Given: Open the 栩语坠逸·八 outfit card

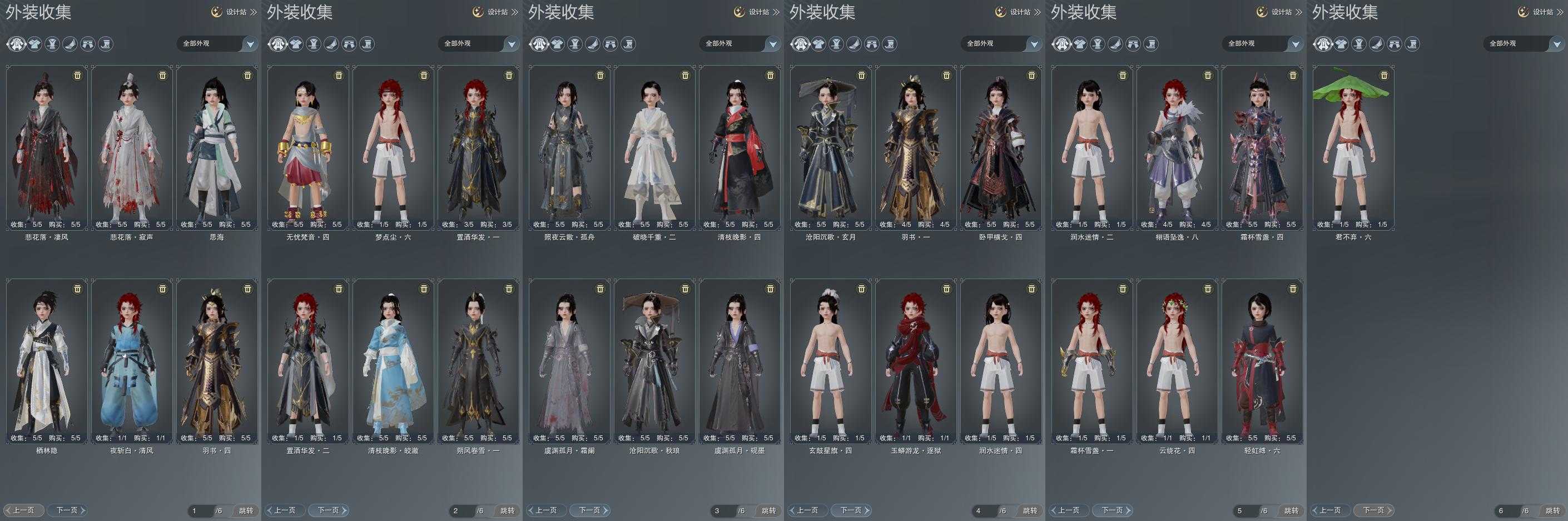Looking at the screenshot, I should pos(1177,146).
